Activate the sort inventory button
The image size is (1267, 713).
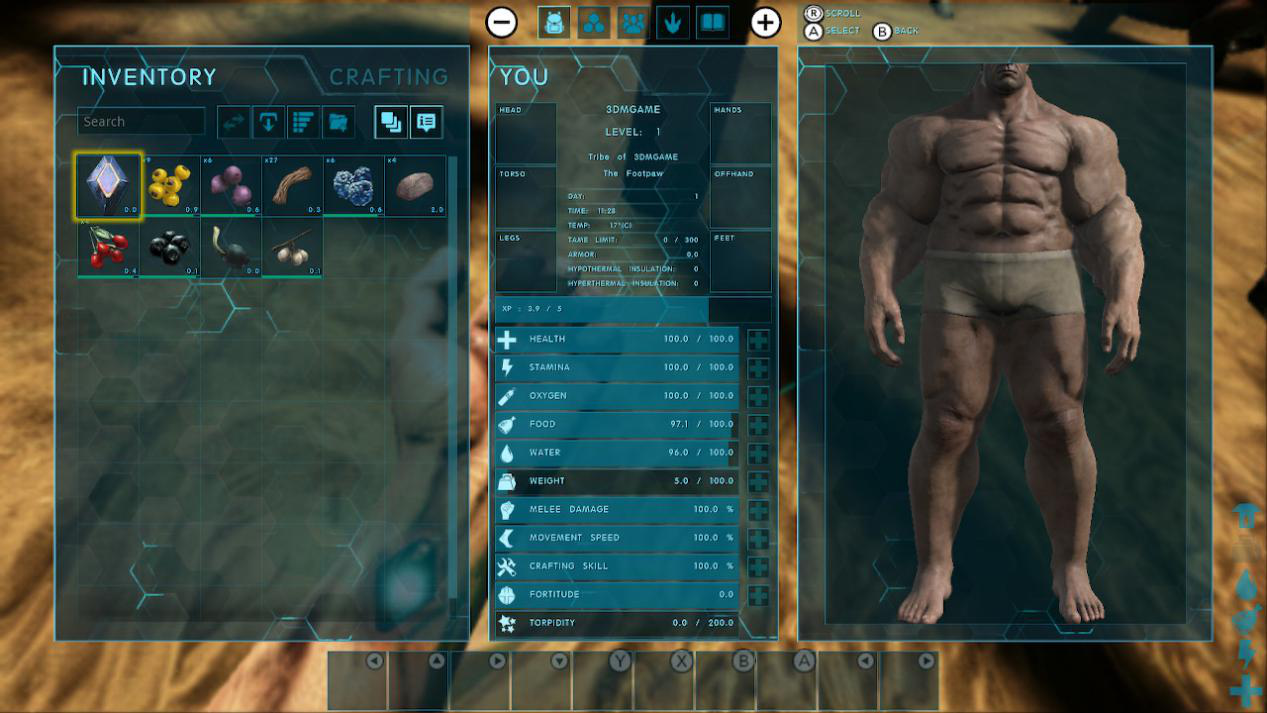pyautogui.click(x=303, y=122)
